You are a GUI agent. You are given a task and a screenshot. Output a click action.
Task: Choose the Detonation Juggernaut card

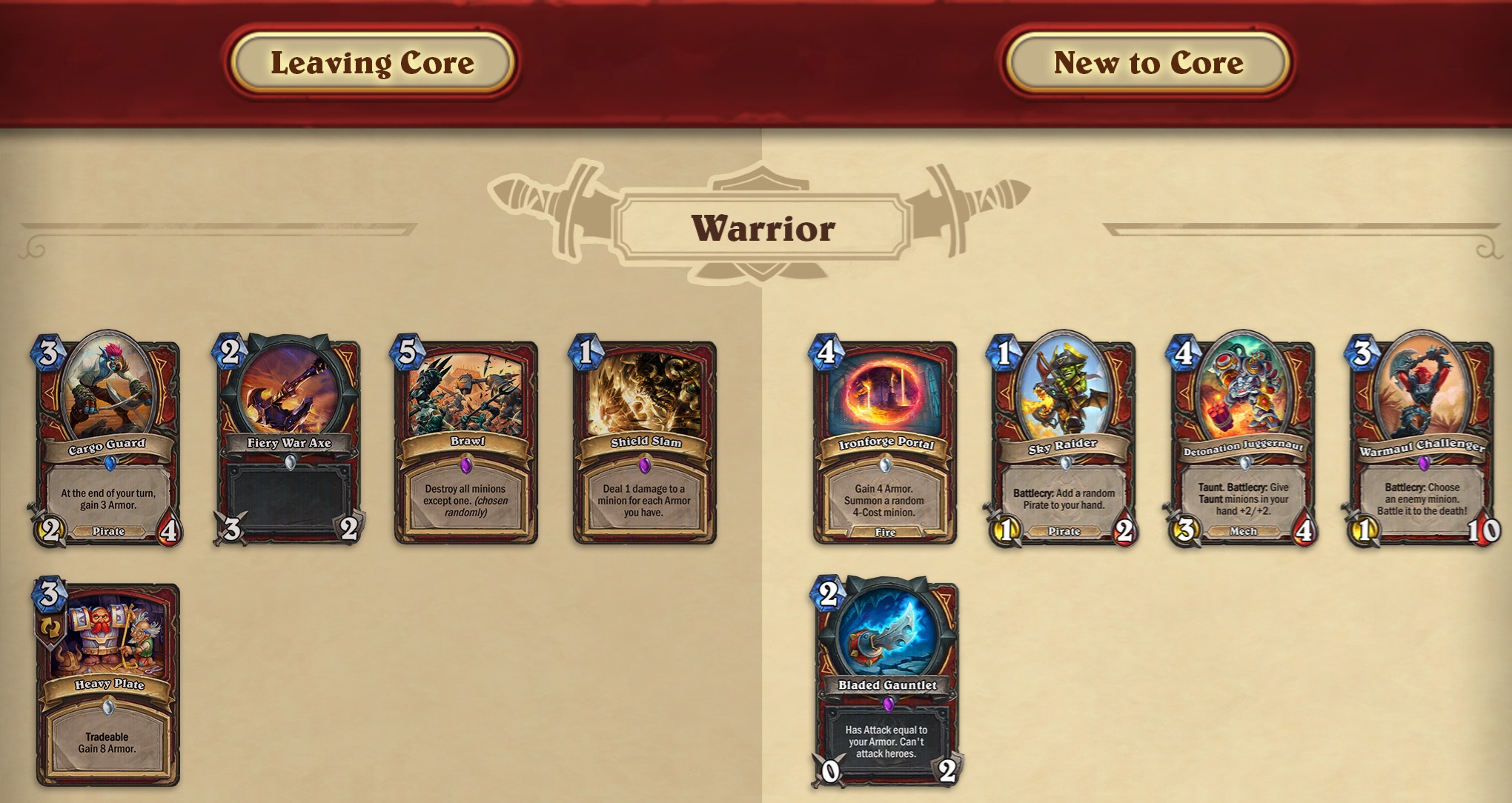point(1243,441)
